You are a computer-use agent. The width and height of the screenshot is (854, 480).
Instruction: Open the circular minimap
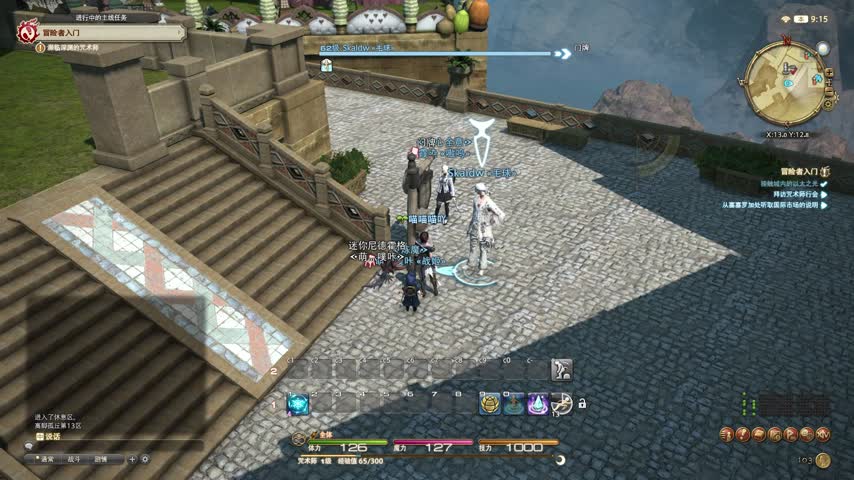[x=784, y=81]
